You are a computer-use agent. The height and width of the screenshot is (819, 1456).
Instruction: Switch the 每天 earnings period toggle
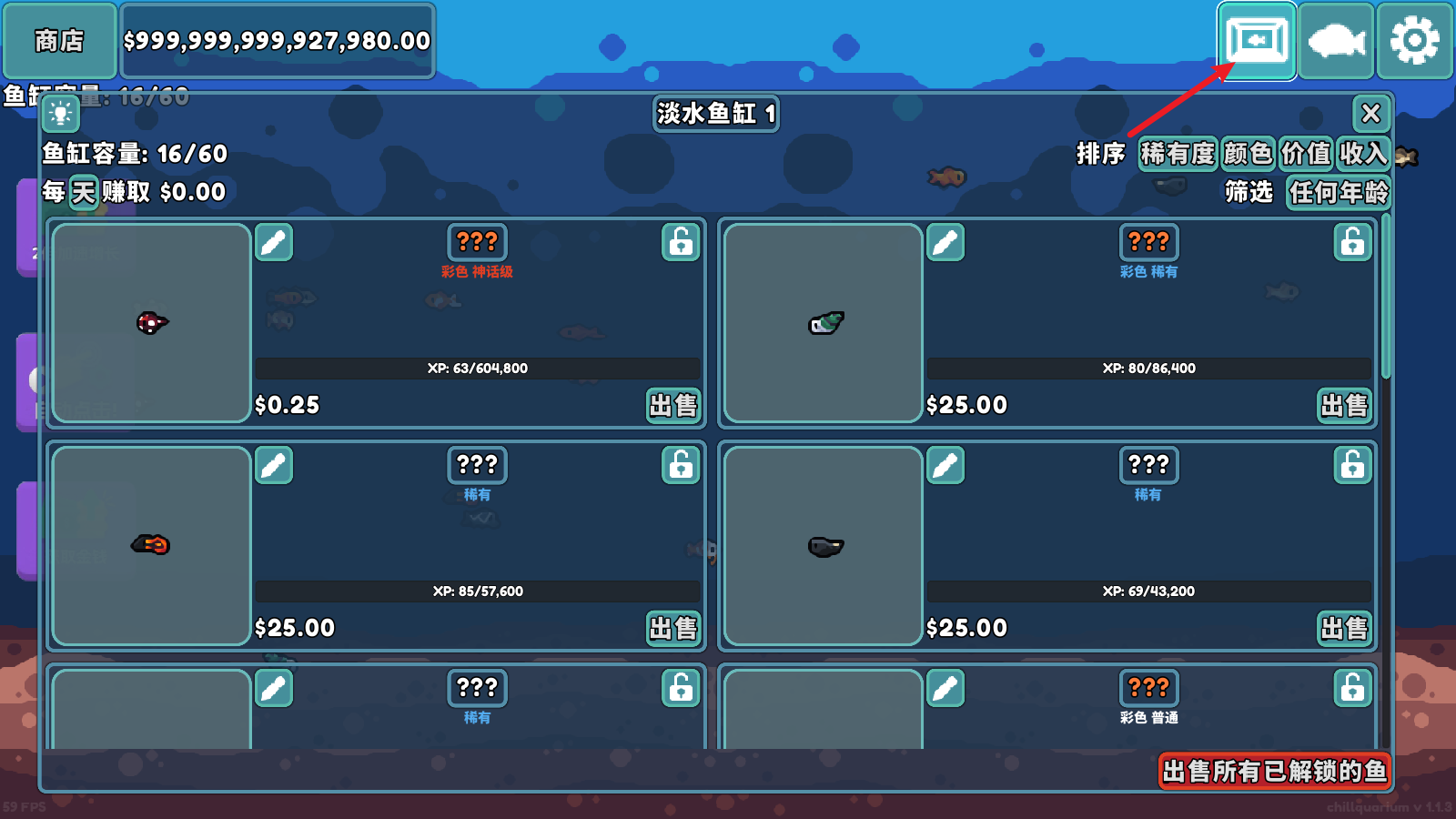[x=83, y=192]
